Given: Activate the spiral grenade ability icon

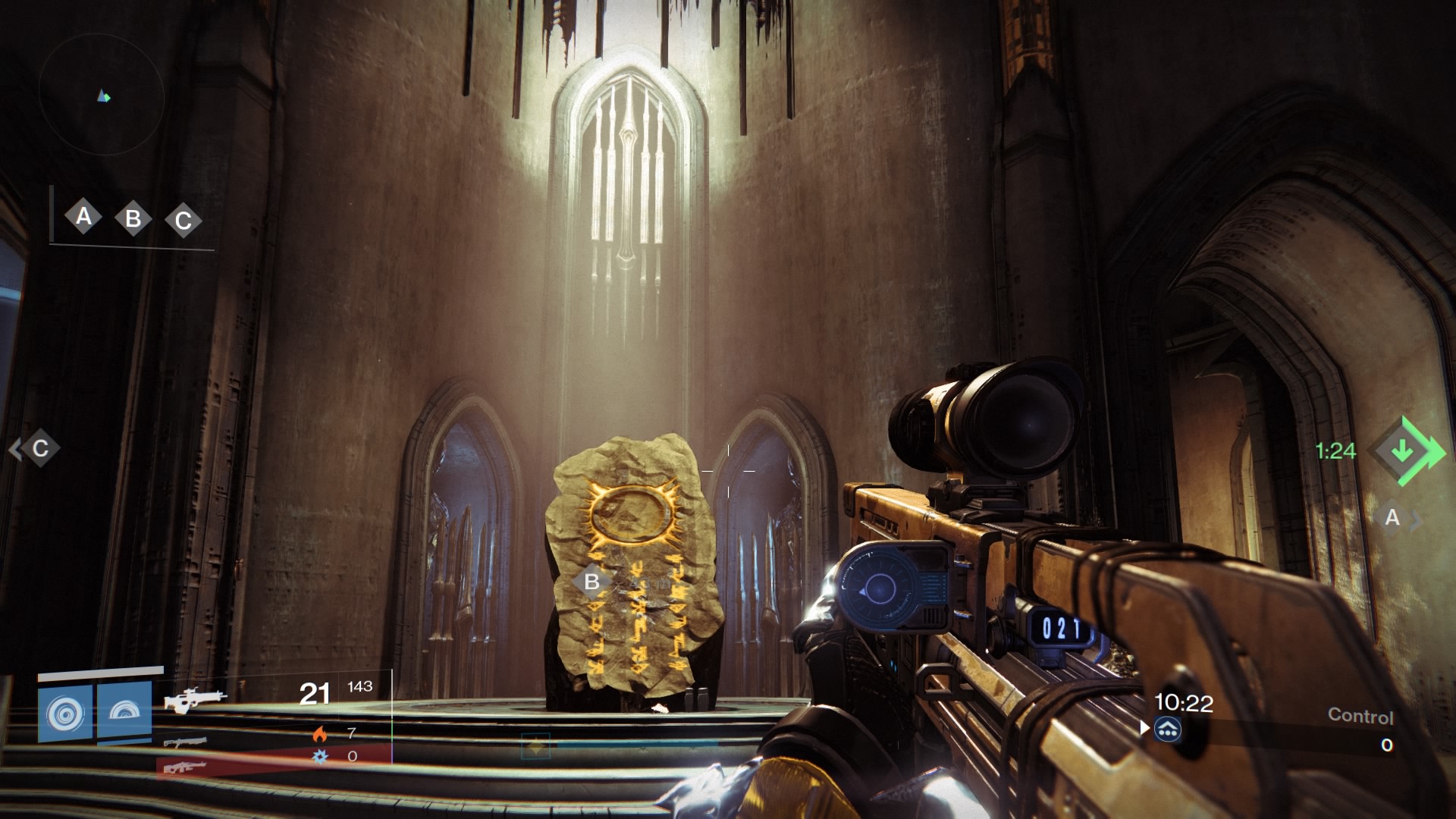Looking at the screenshot, I should 65,714.
